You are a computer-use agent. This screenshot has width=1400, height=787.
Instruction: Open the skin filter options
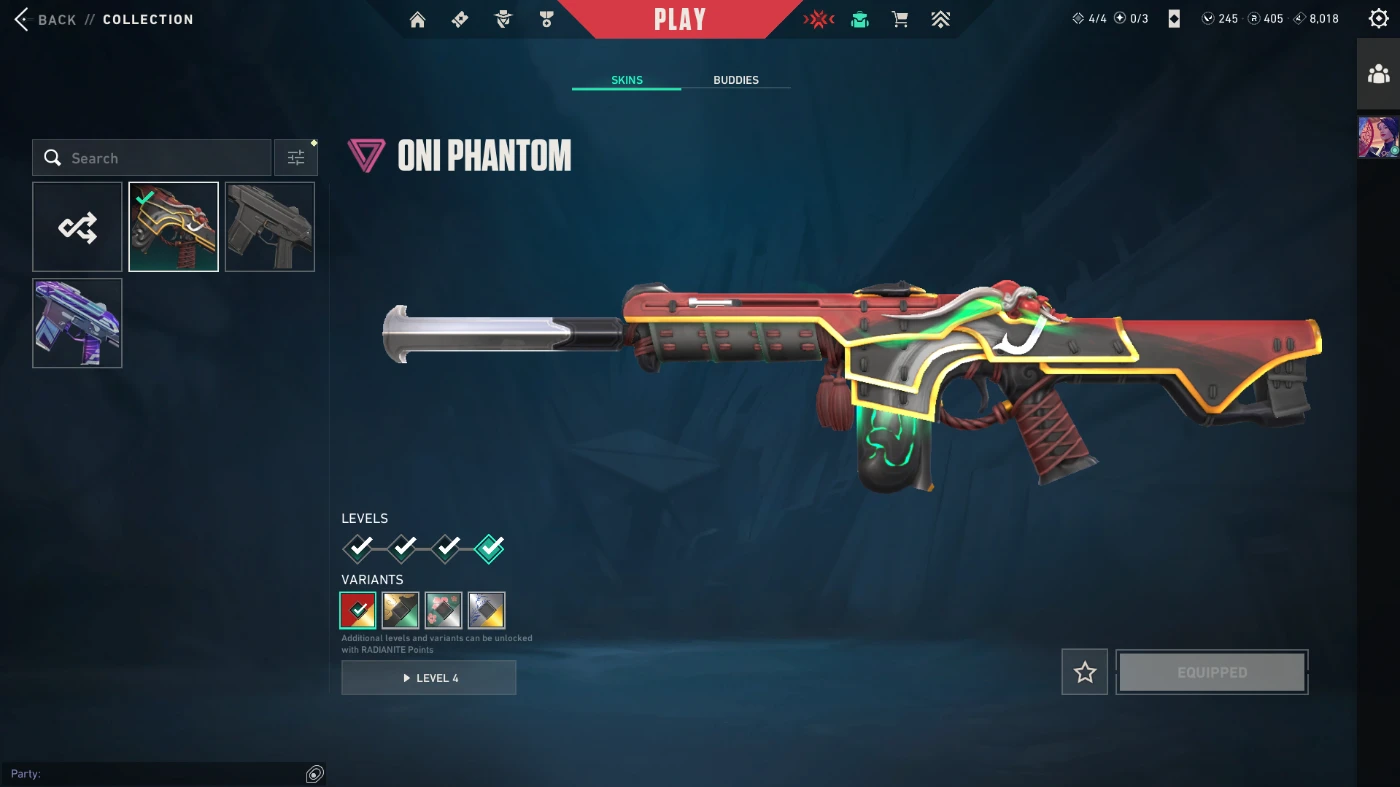(296, 158)
